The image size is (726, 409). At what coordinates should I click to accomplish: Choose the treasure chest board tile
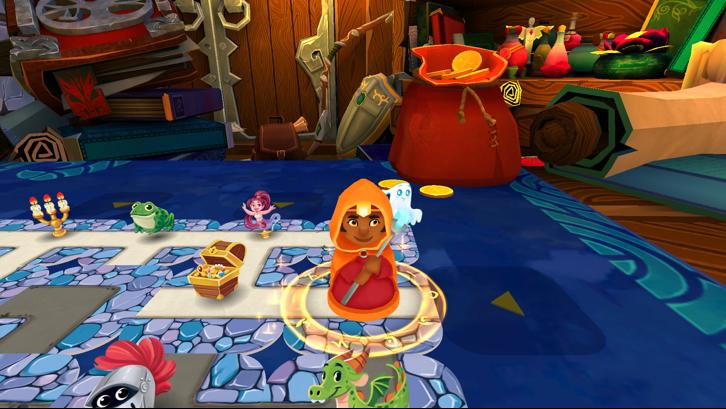pyautogui.click(x=217, y=270)
